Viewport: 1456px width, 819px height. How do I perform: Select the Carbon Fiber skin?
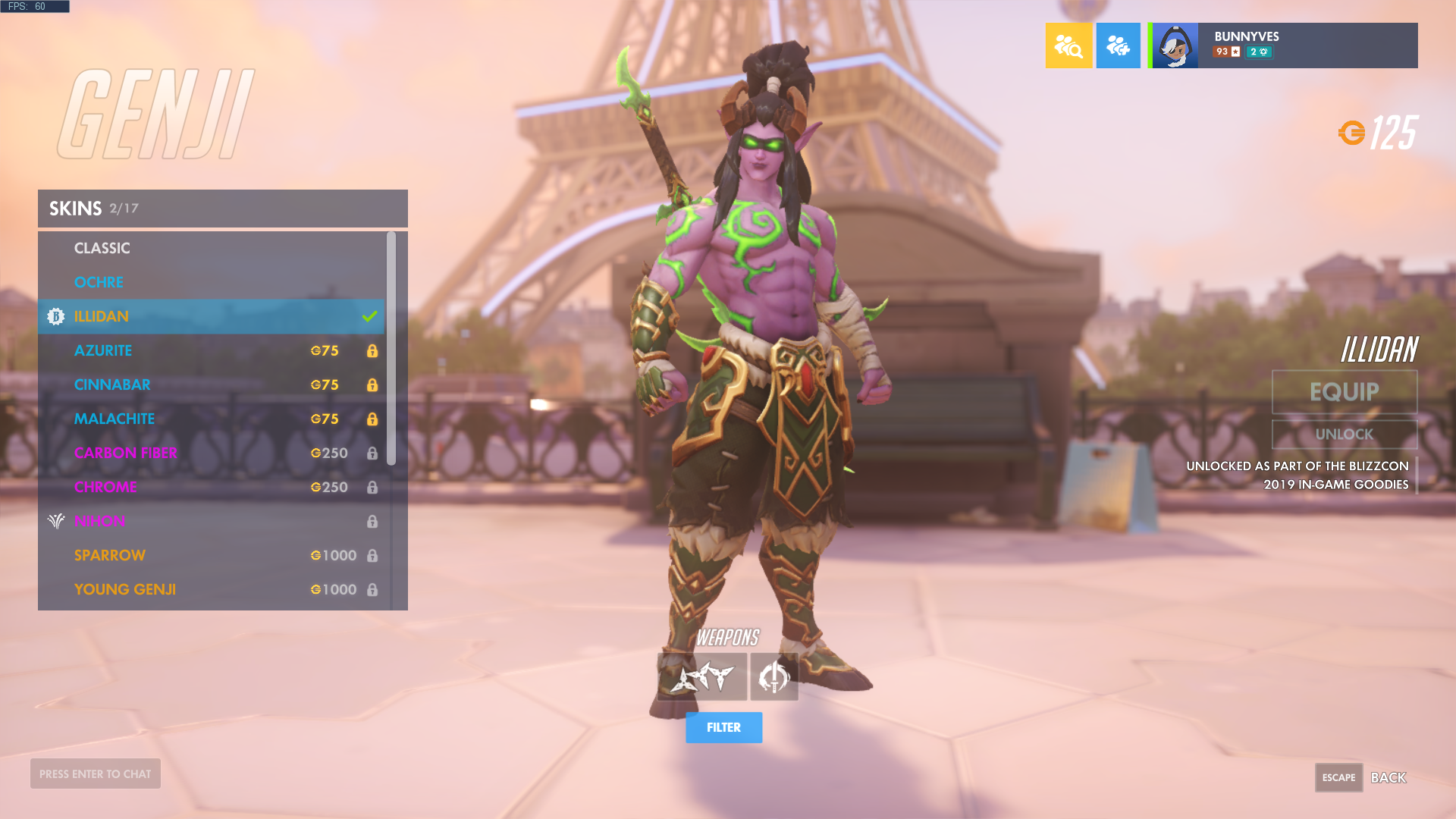pos(126,453)
